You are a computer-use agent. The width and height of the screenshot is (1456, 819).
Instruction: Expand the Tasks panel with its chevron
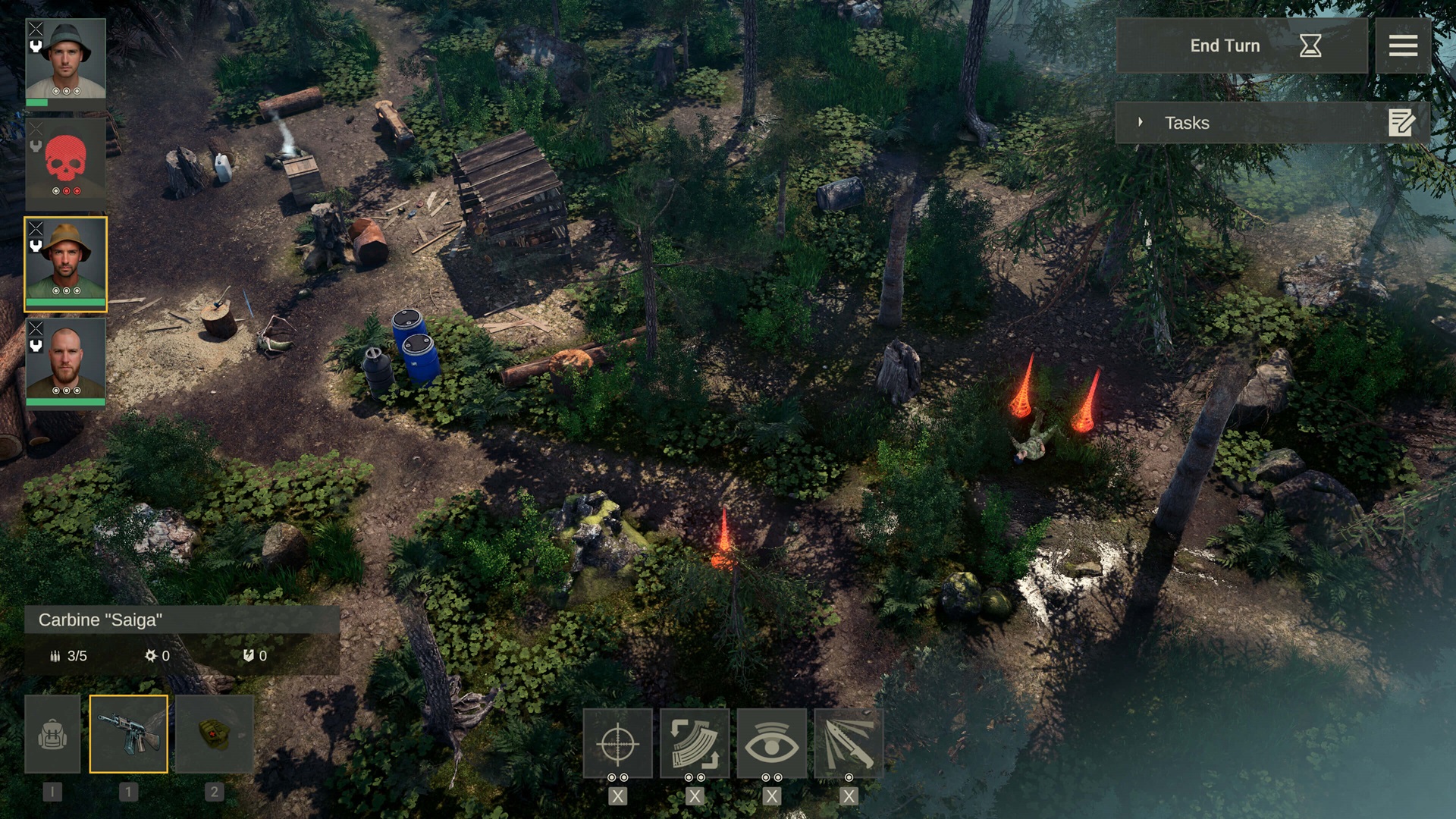pyautogui.click(x=1141, y=122)
